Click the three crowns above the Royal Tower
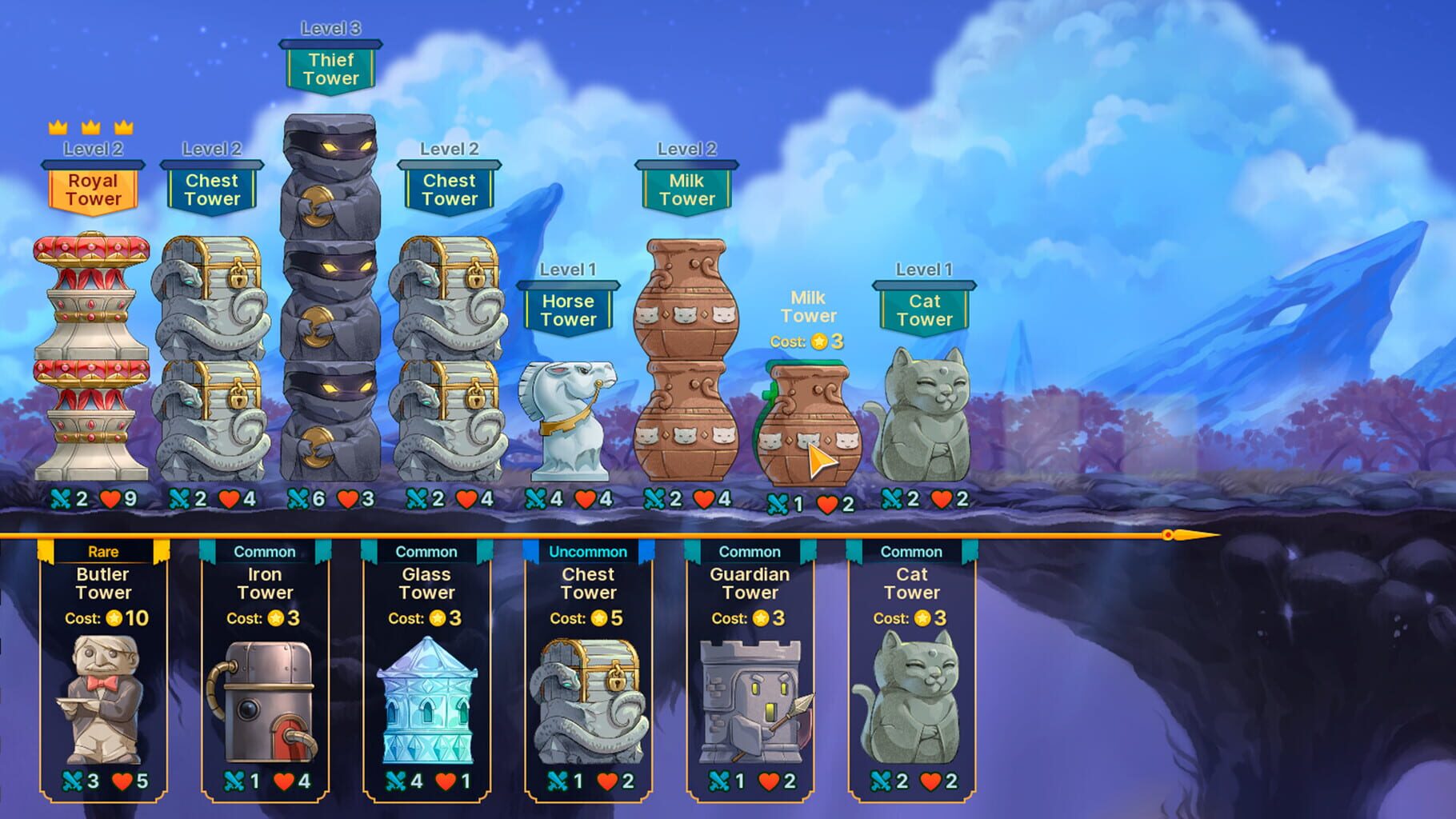 pyautogui.click(x=90, y=126)
